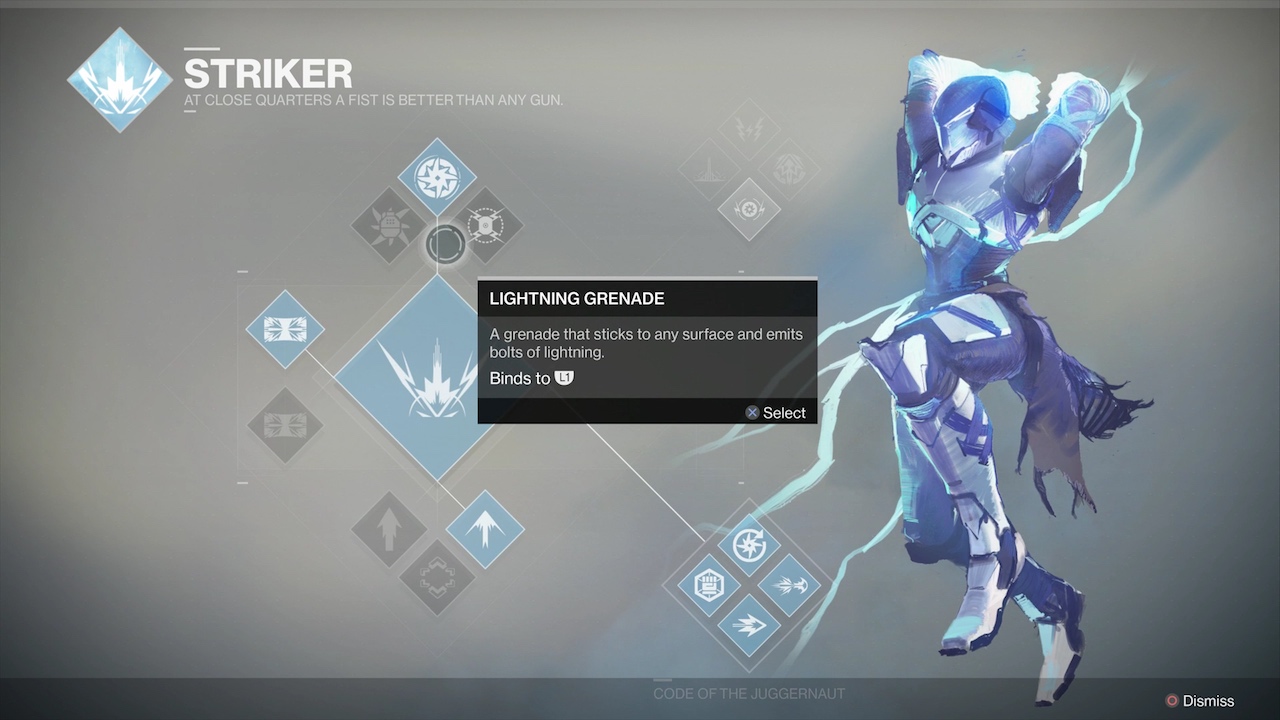Choose the blue highlighted barricade ability
This screenshot has width=1280, height=720.
285,329
